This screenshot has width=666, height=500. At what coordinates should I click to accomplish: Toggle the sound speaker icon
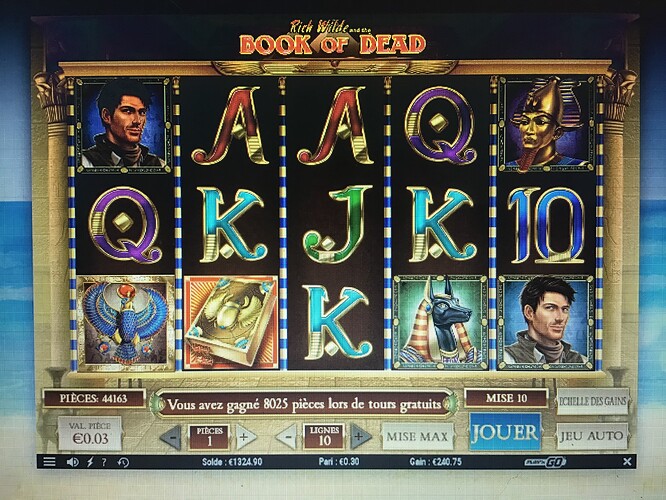coord(72,462)
